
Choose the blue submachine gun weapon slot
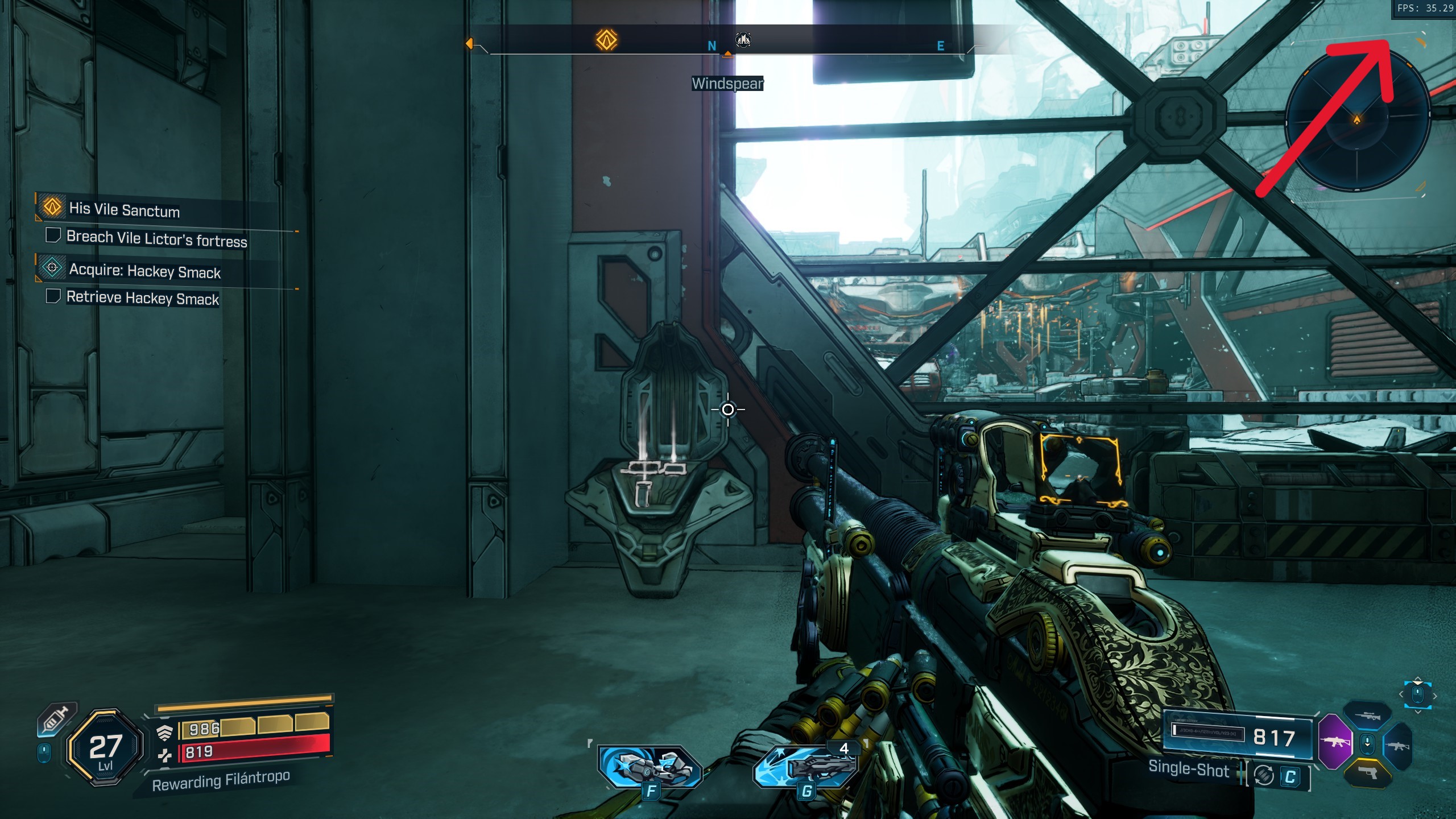[x=1398, y=745]
